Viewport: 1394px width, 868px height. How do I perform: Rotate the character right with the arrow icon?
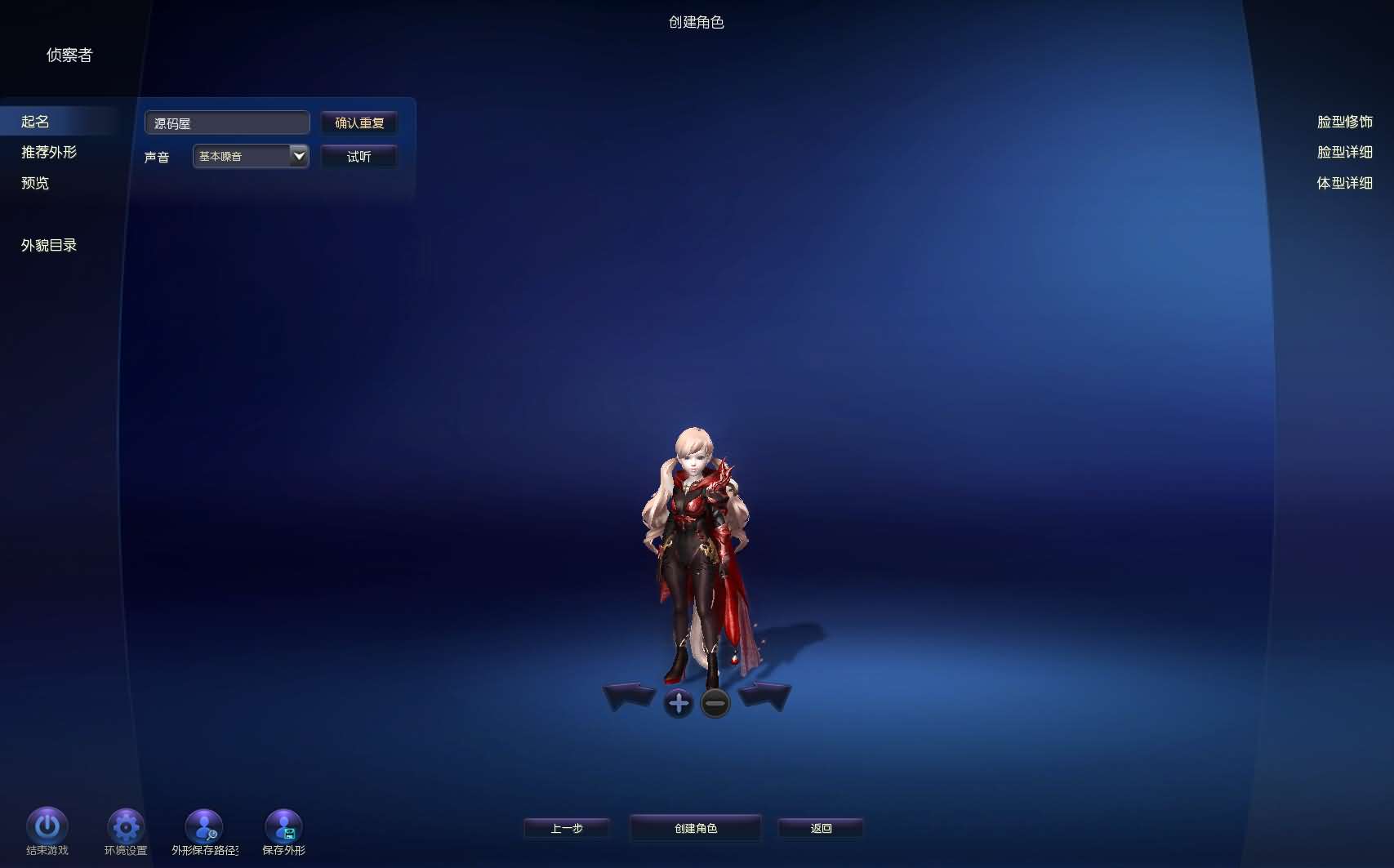763,696
